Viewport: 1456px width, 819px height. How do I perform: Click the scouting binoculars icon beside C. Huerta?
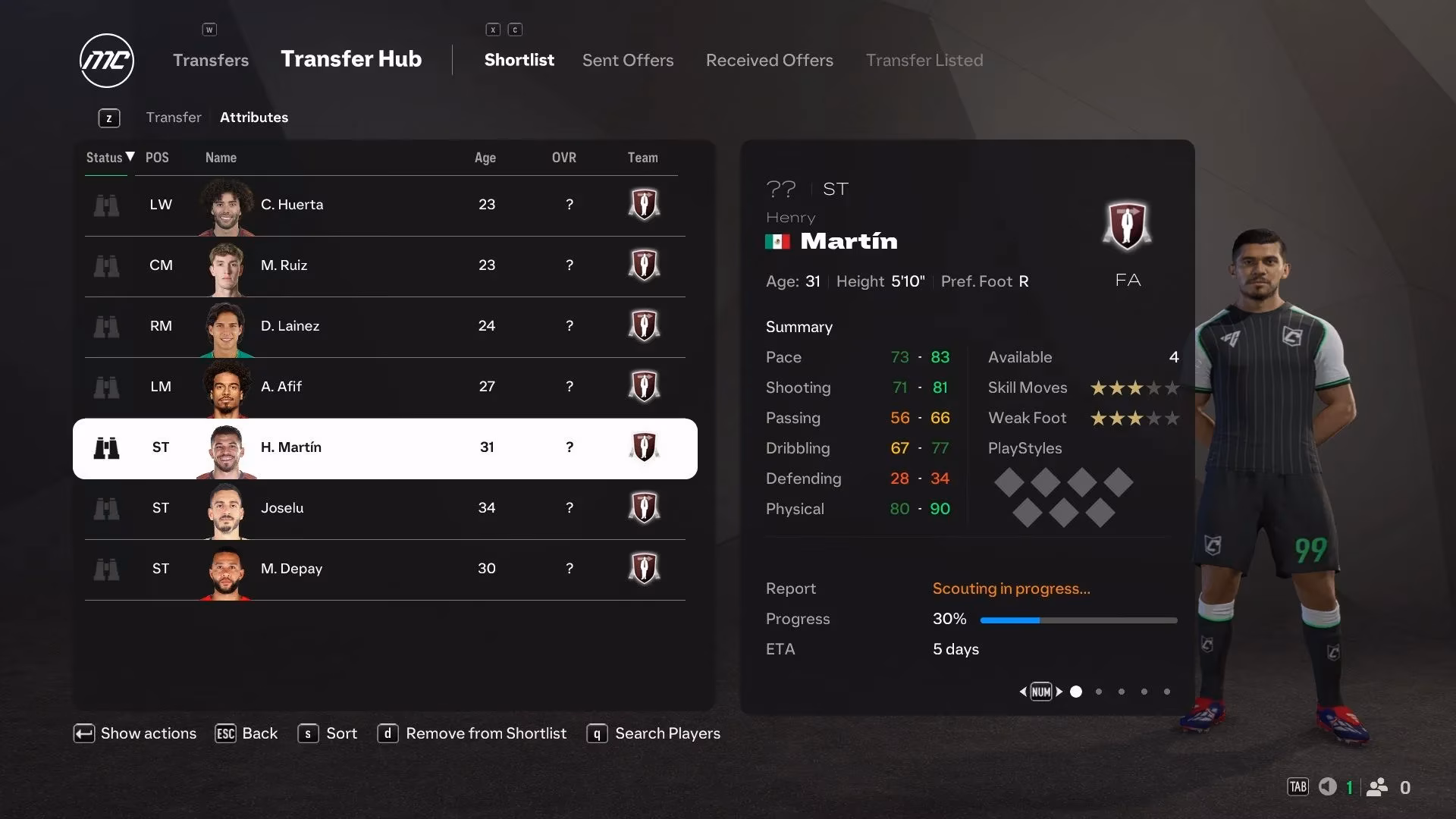point(106,205)
